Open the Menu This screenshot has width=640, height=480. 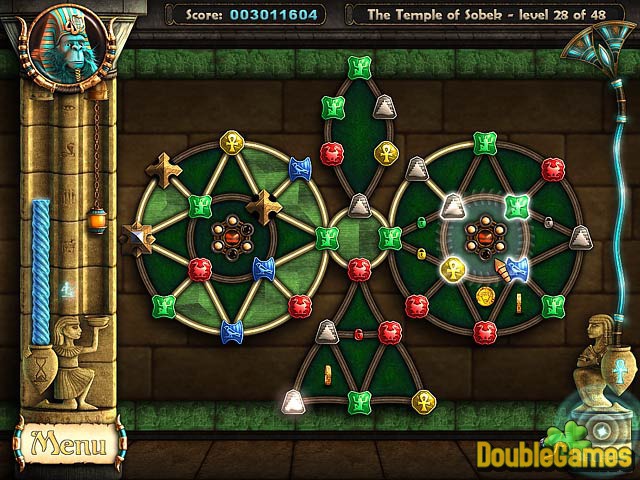coord(65,439)
